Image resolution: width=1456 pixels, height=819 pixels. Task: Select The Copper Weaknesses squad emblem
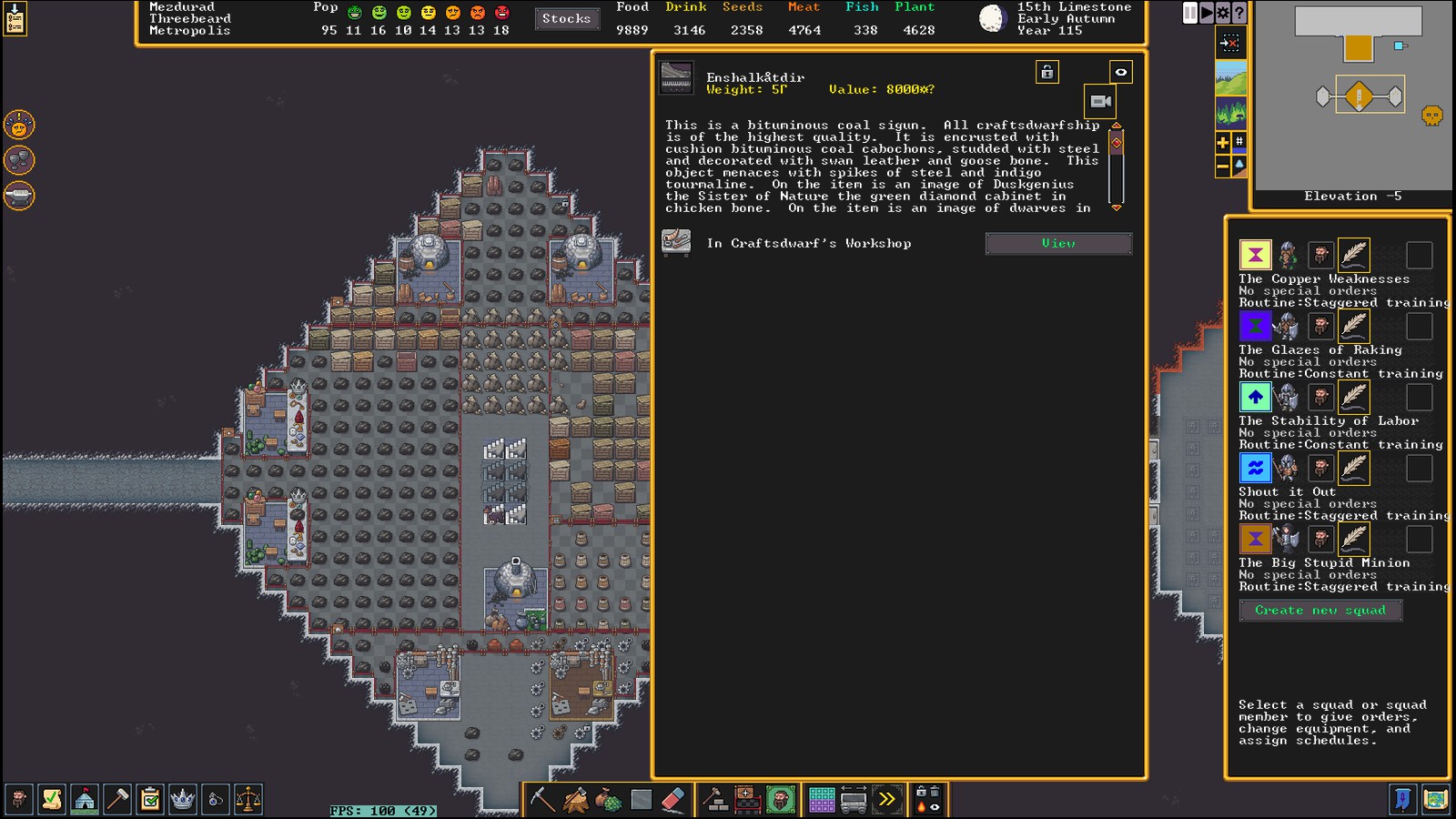1255,256
